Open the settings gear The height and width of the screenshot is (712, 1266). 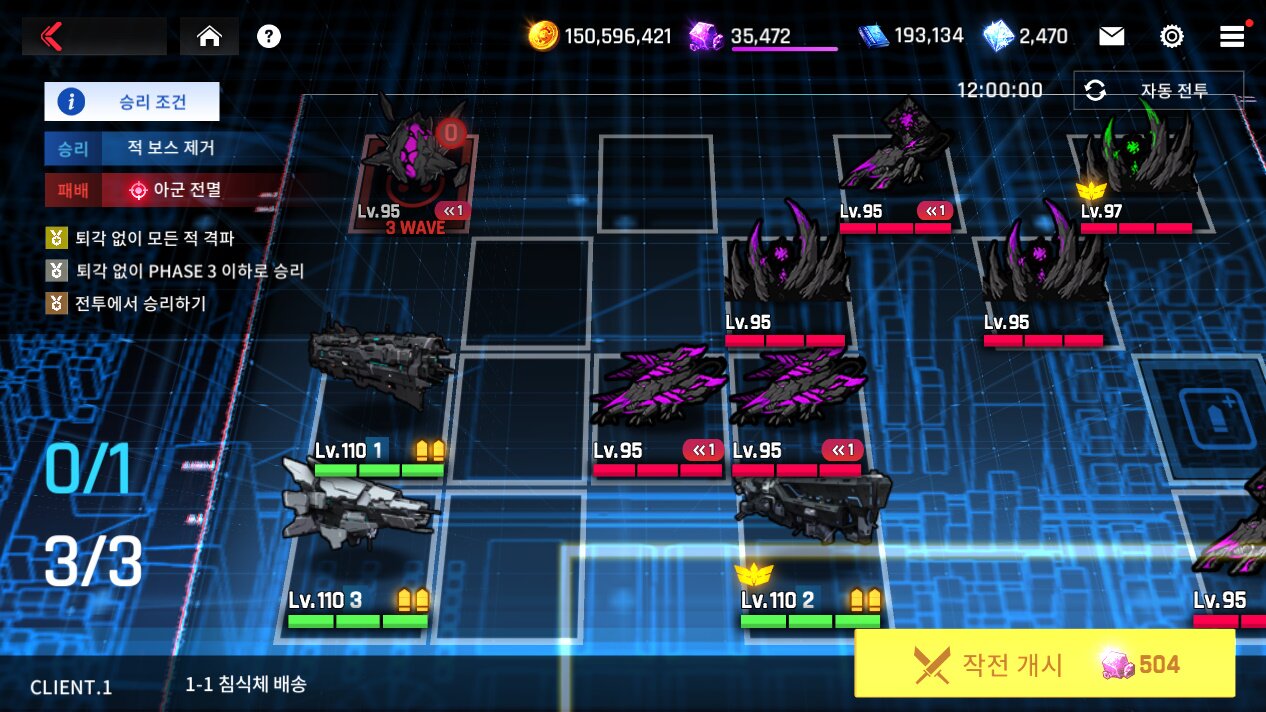point(1171,37)
